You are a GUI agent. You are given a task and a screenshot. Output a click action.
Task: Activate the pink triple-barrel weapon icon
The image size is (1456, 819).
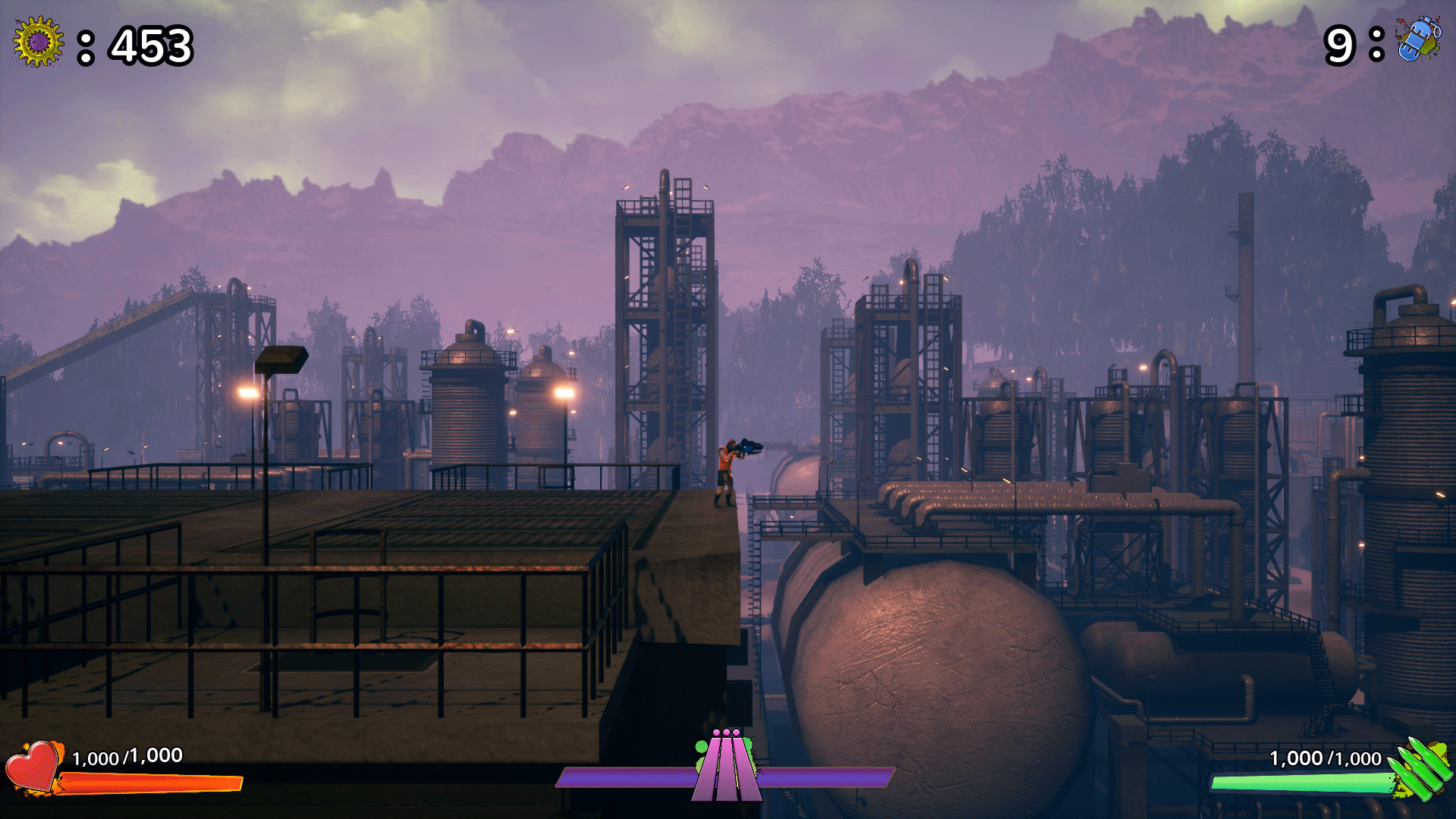coord(726,766)
